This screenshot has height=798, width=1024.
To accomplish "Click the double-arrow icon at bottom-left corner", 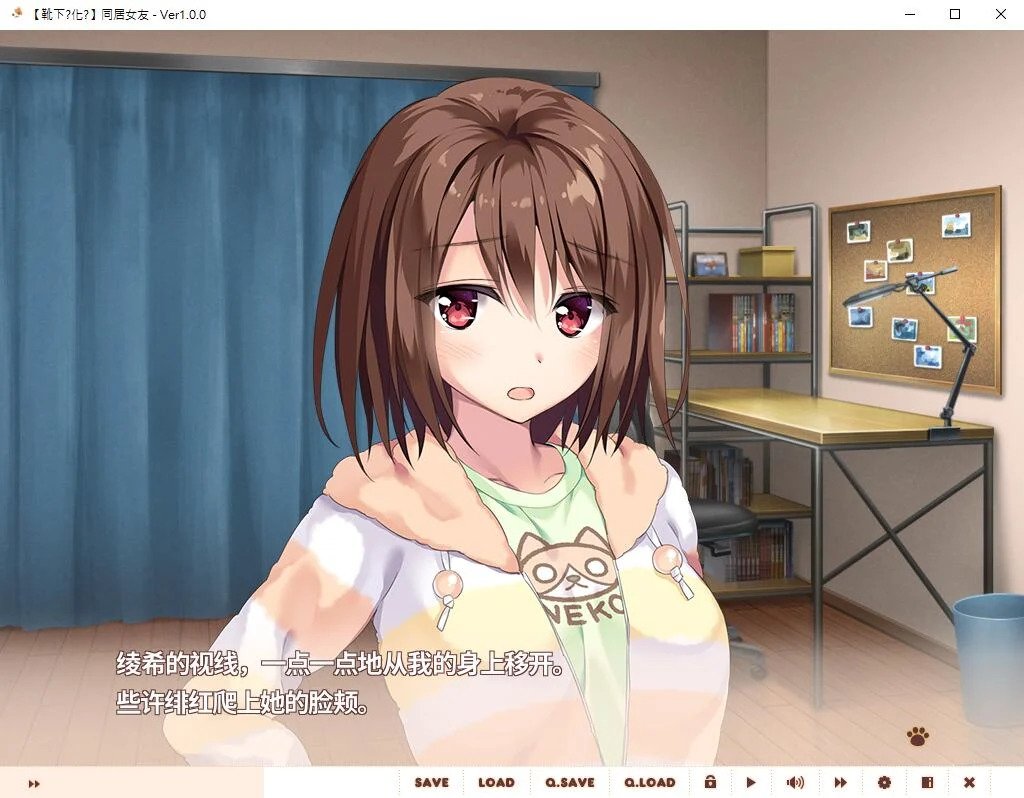I will [x=34, y=783].
